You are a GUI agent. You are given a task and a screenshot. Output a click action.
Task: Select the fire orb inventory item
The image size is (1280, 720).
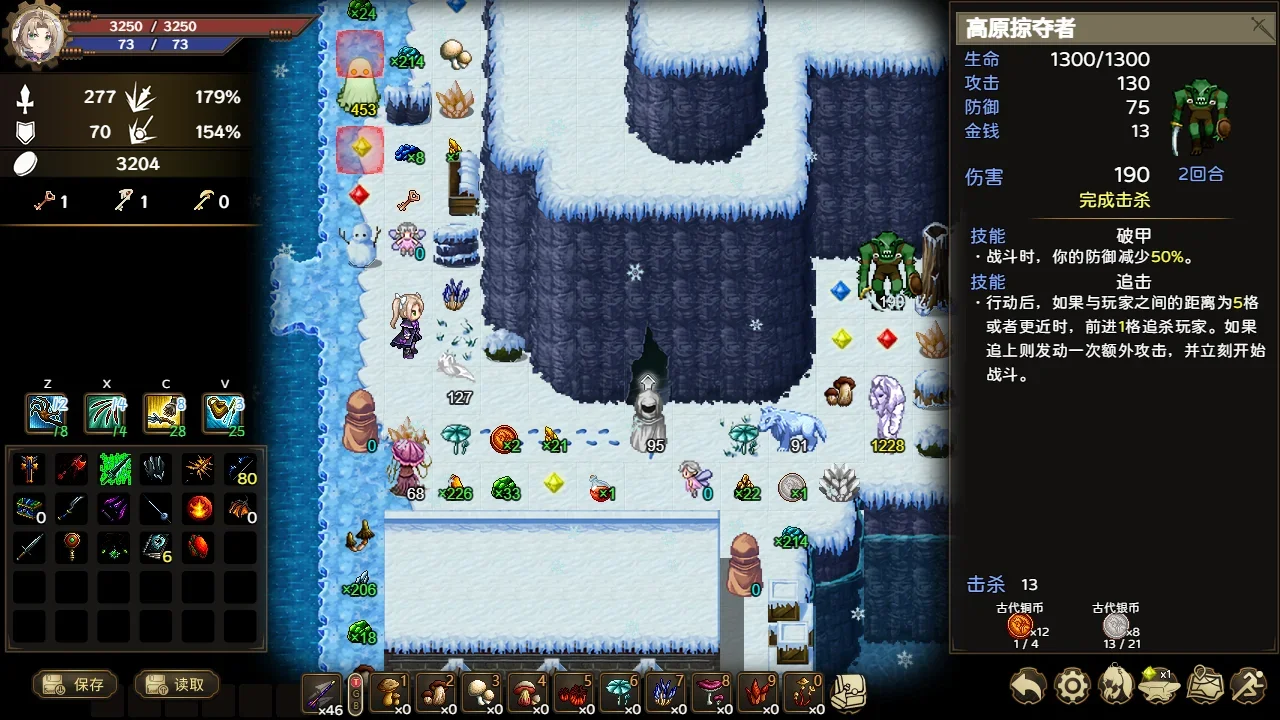point(198,509)
